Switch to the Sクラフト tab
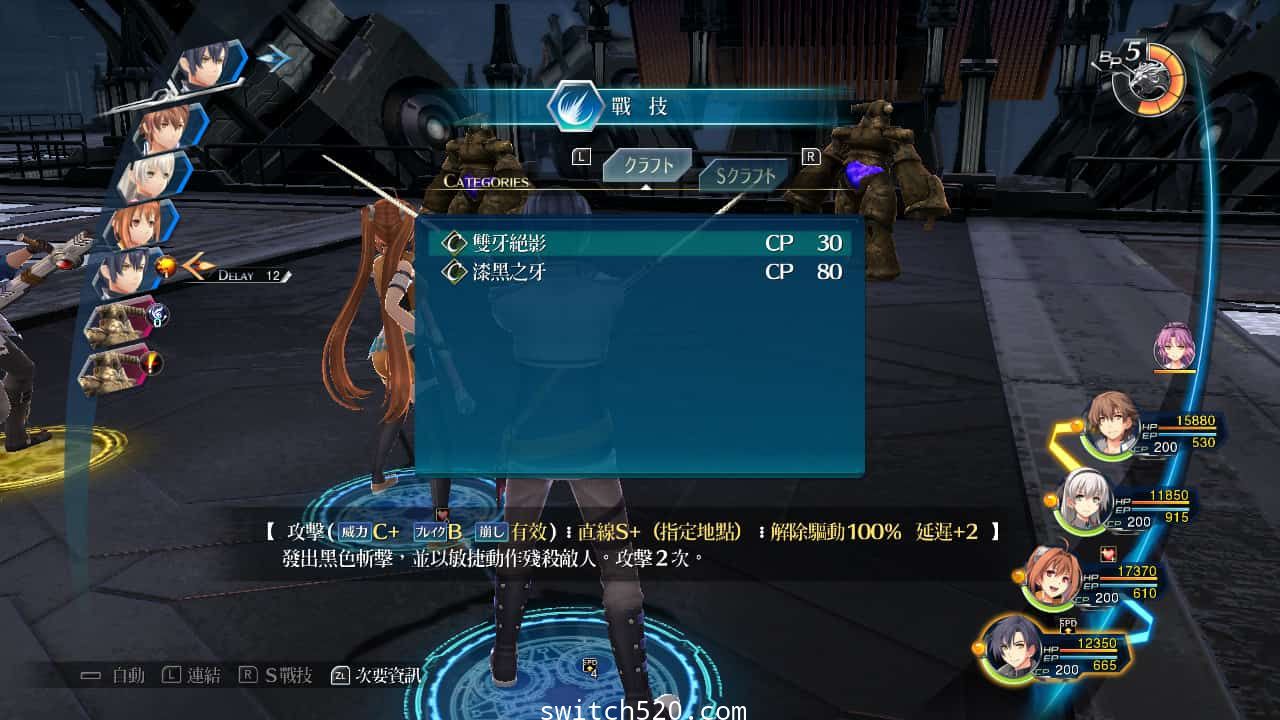The height and width of the screenshot is (720, 1280). [x=744, y=173]
